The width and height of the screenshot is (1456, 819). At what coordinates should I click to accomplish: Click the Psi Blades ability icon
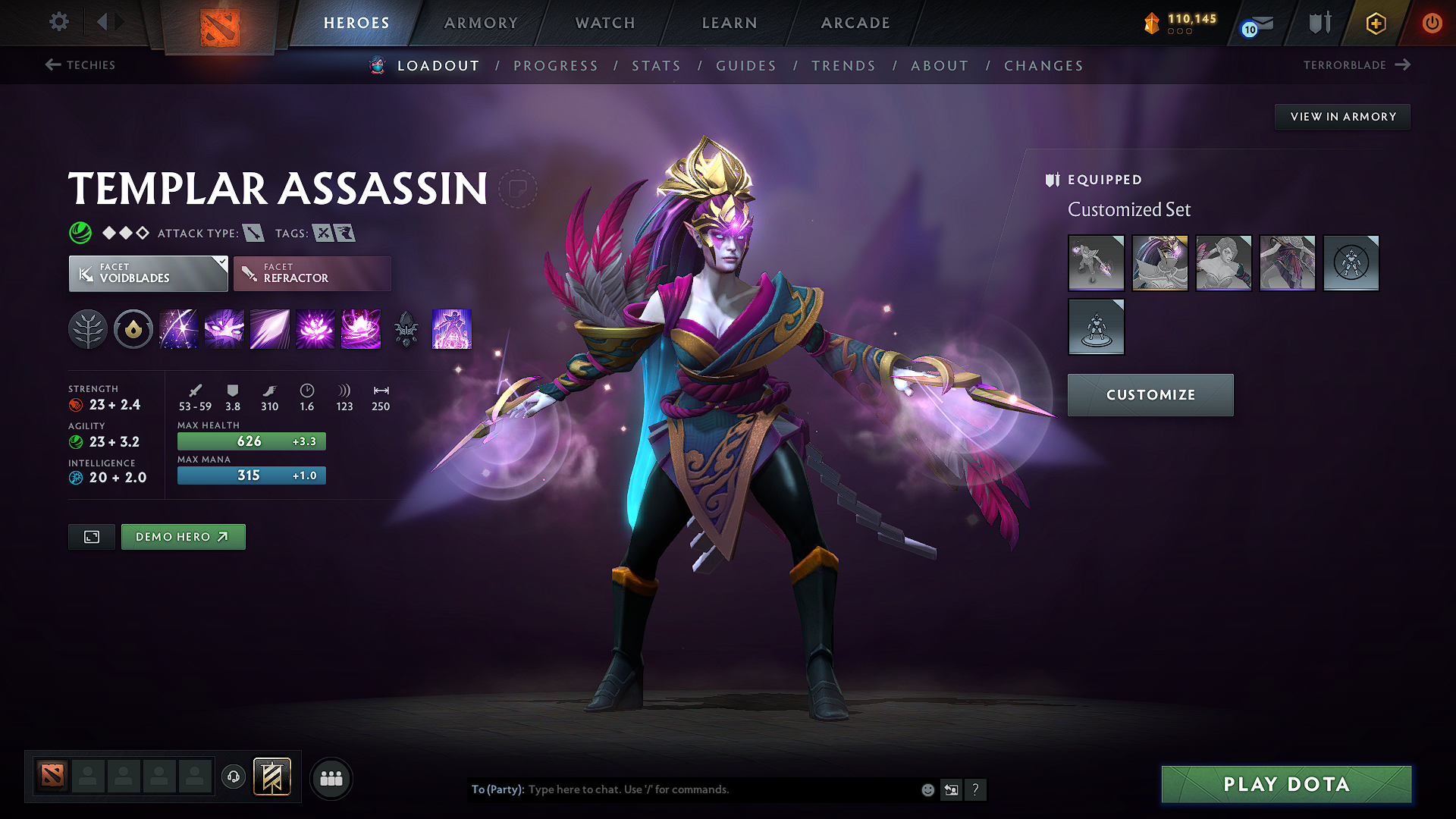tap(269, 329)
